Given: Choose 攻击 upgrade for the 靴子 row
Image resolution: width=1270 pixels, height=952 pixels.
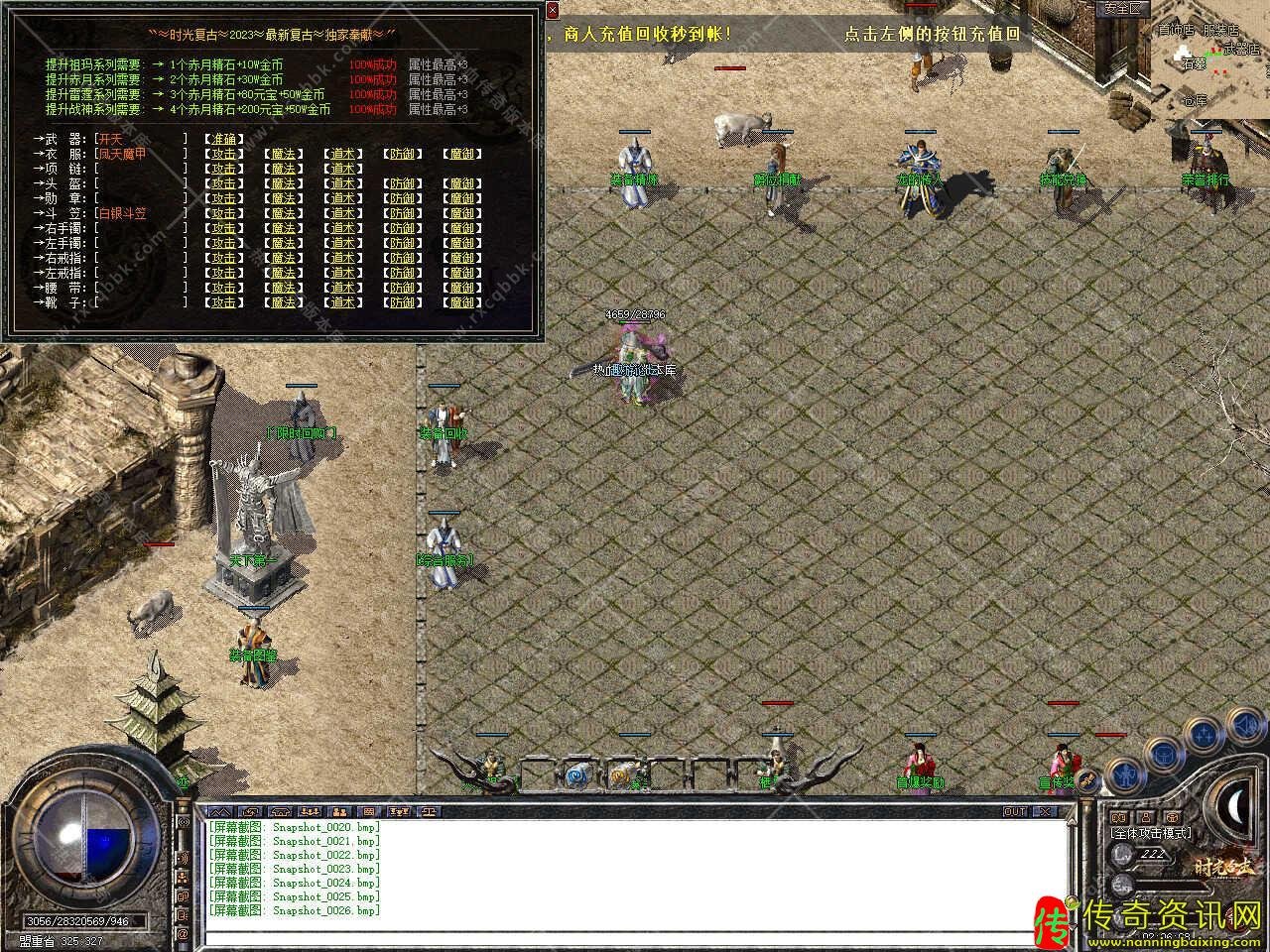Looking at the screenshot, I should [223, 302].
